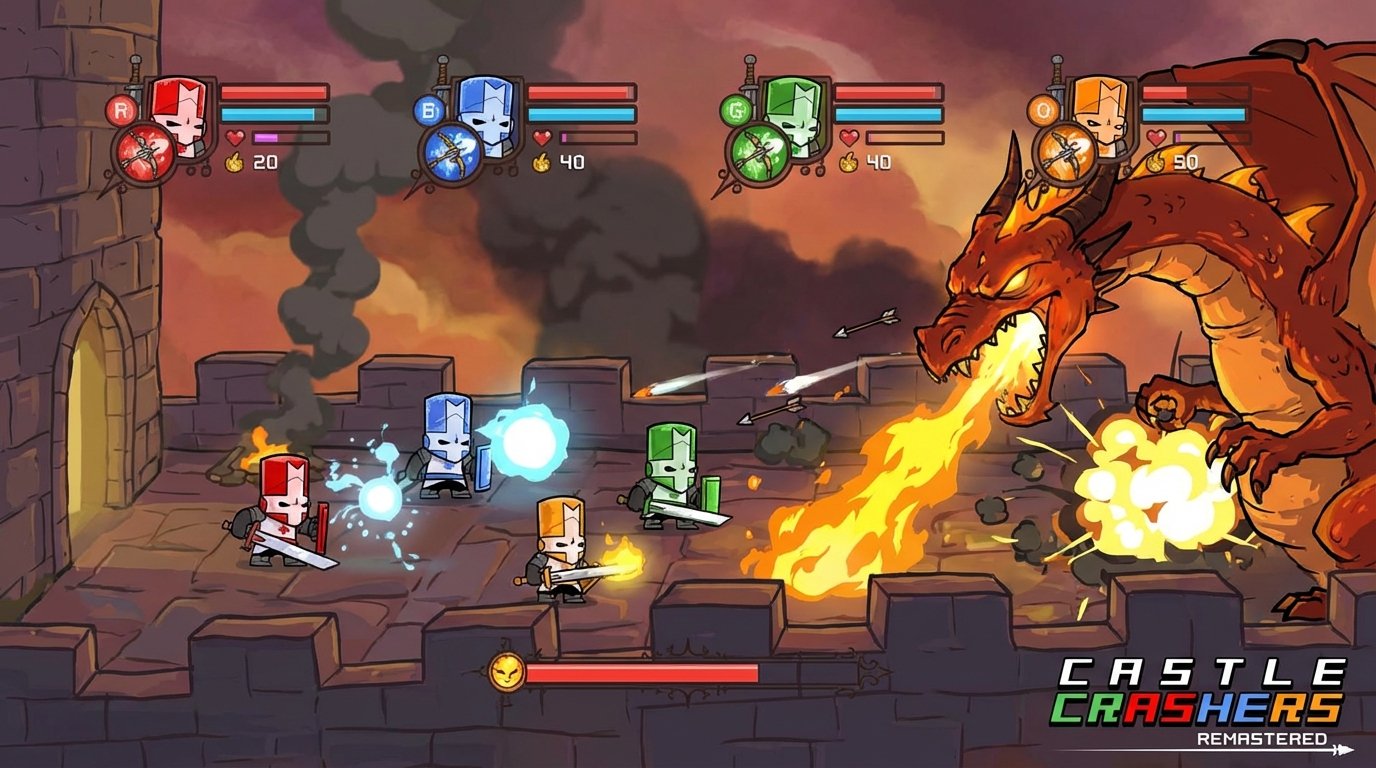Viewport: 1376px width, 768px height.
Task: Click the gold count showing 20
Action: click(x=266, y=163)
